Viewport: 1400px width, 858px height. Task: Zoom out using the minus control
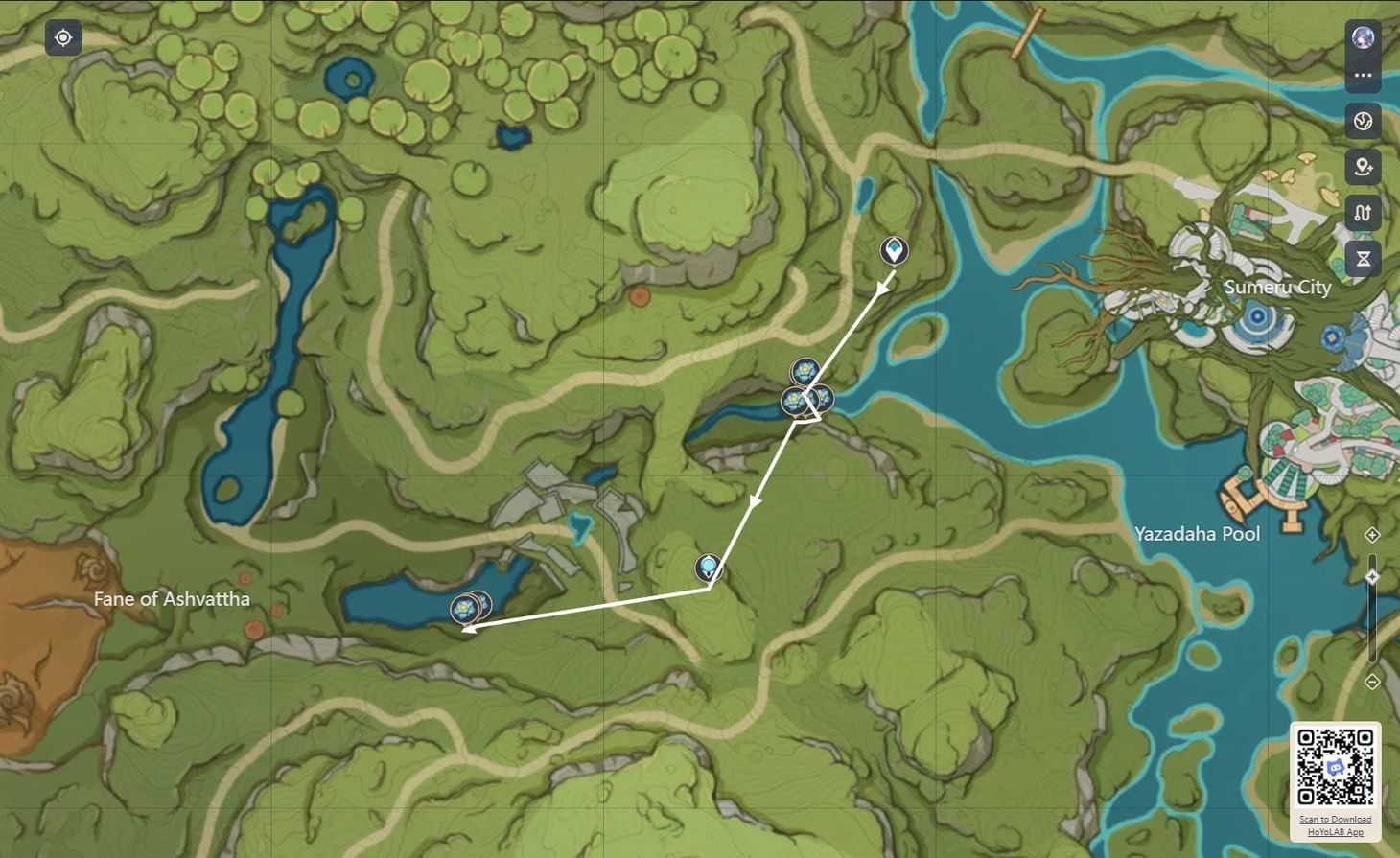1373,682
